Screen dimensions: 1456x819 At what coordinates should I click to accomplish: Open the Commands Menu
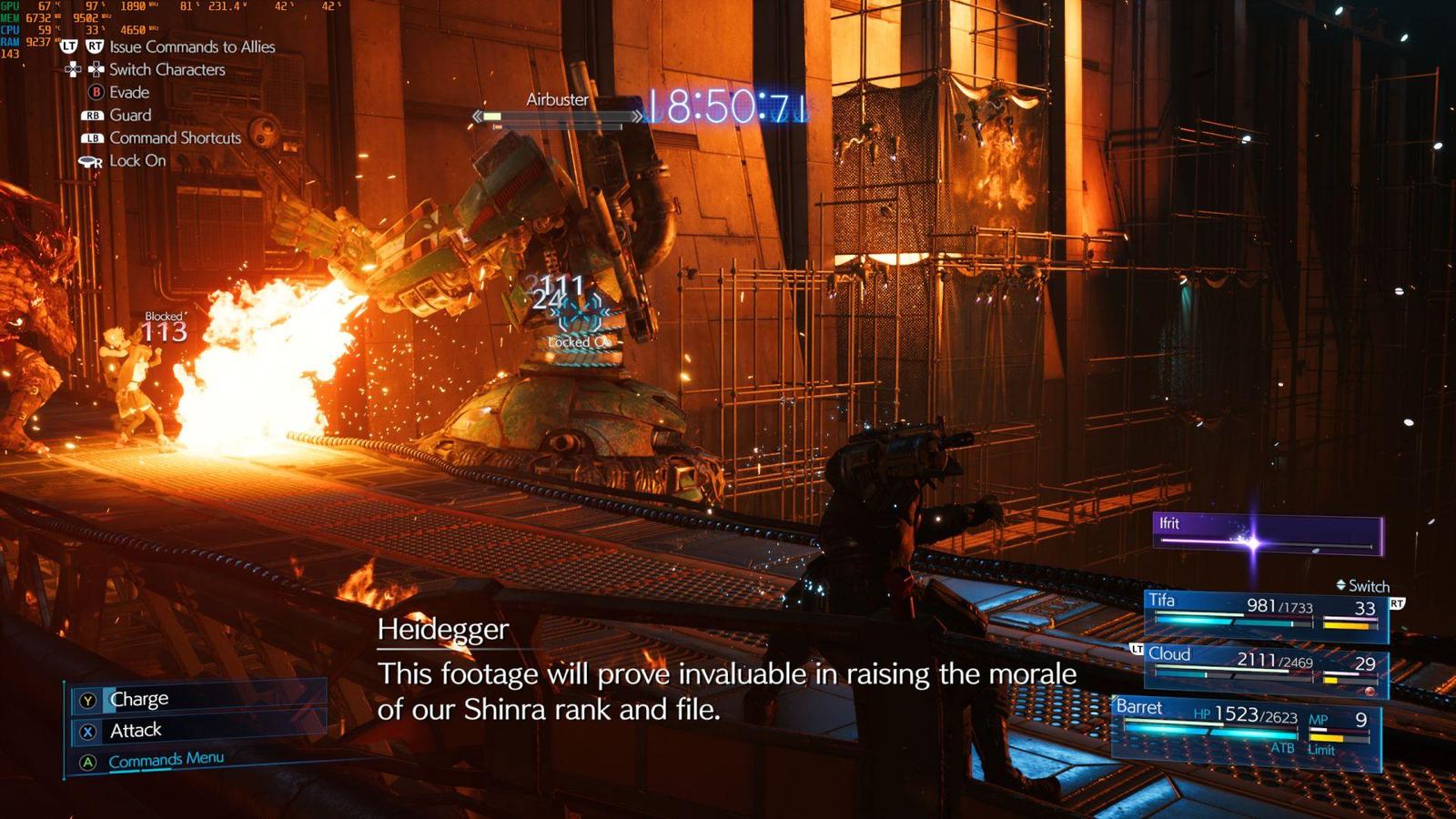[x=166, y=760]
